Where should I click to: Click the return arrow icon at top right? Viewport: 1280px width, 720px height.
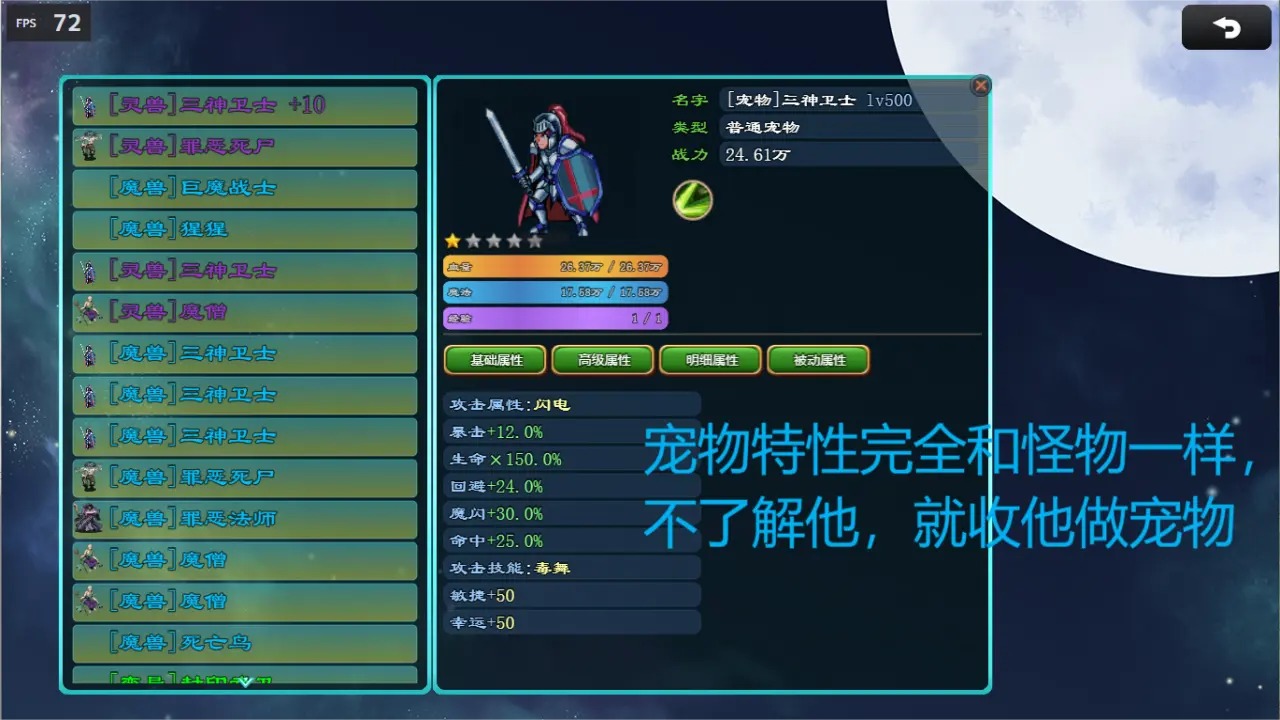click(1227, 27)
